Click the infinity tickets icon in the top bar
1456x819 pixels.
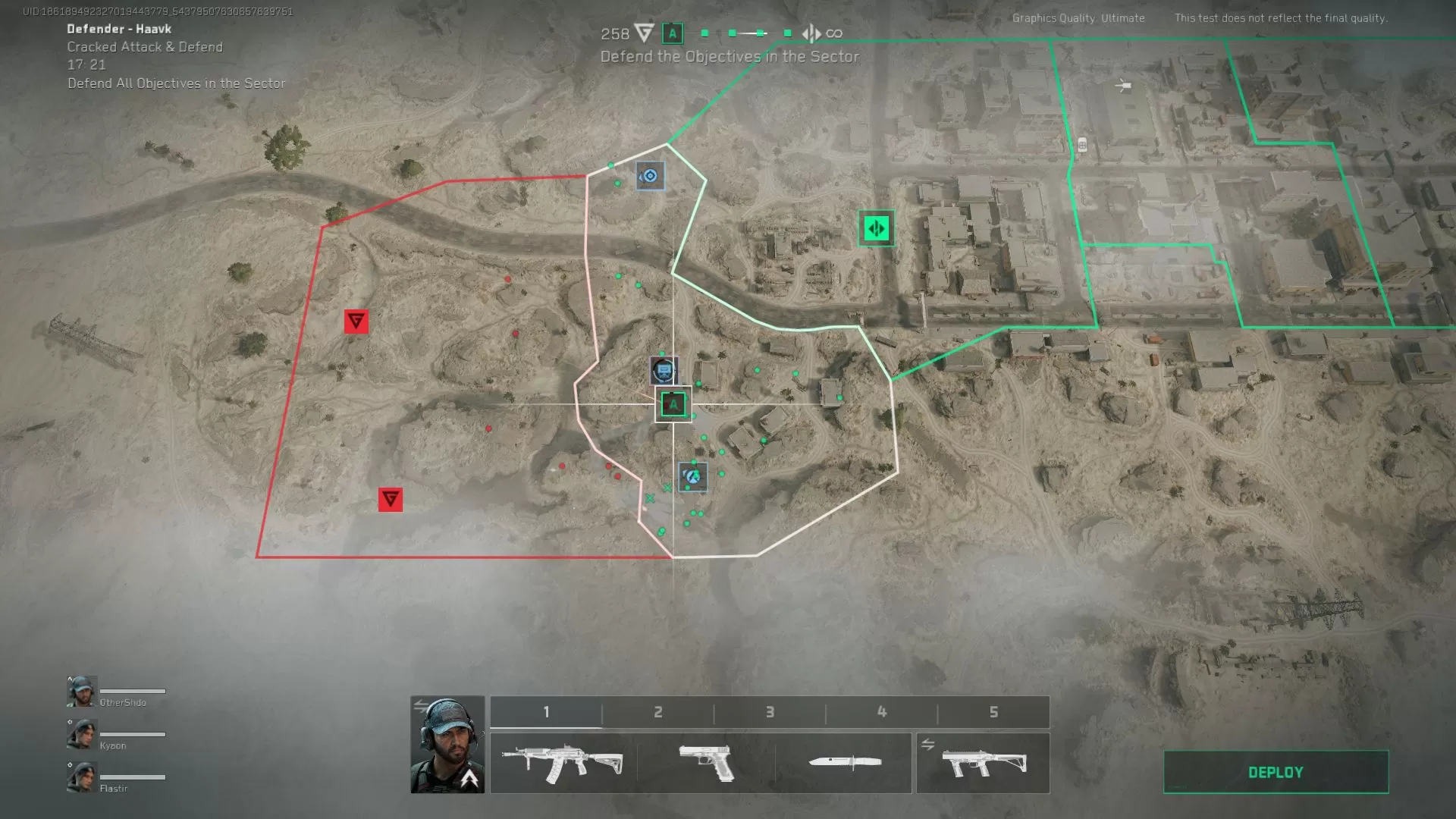tap(835, 33)
